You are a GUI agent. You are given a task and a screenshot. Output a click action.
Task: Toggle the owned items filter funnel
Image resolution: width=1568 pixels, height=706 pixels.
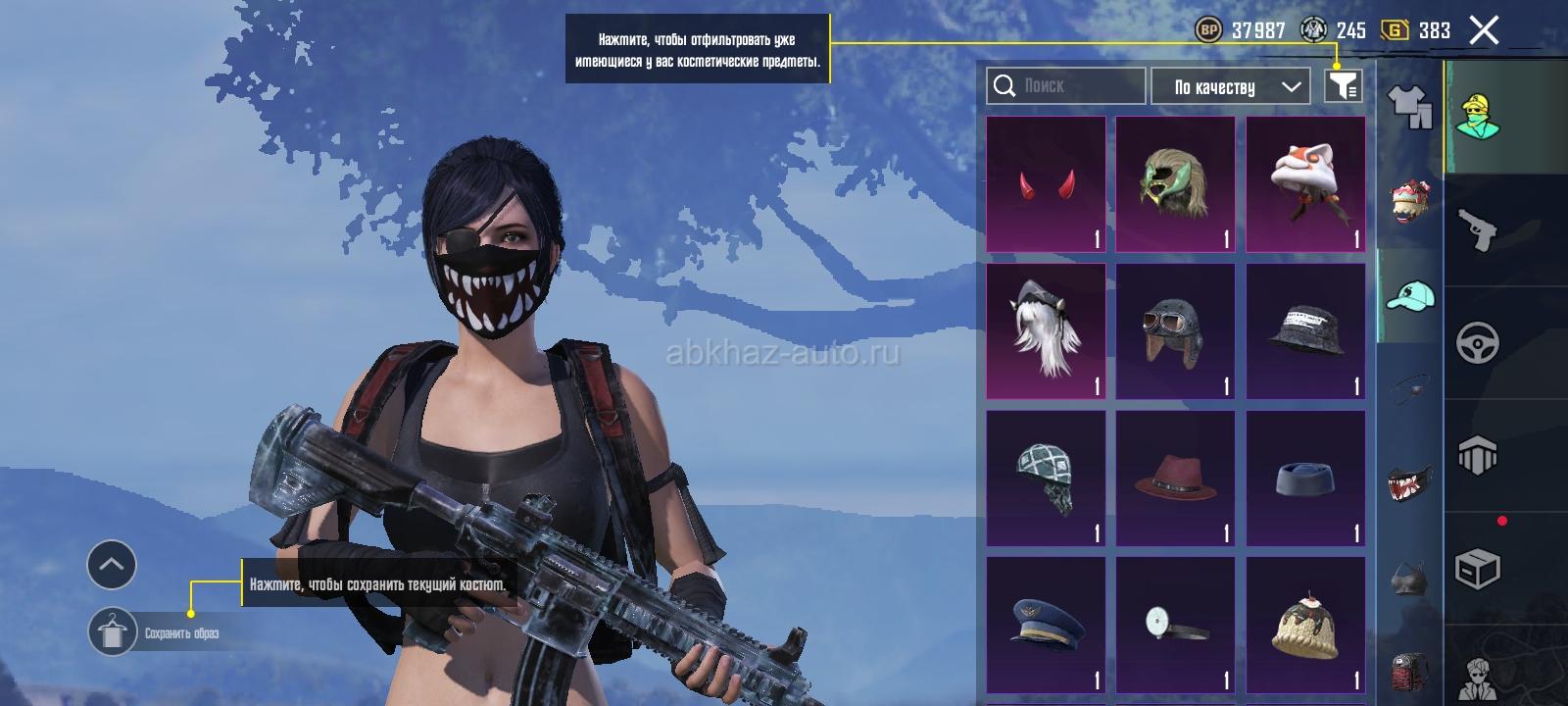click(1343, 86)
